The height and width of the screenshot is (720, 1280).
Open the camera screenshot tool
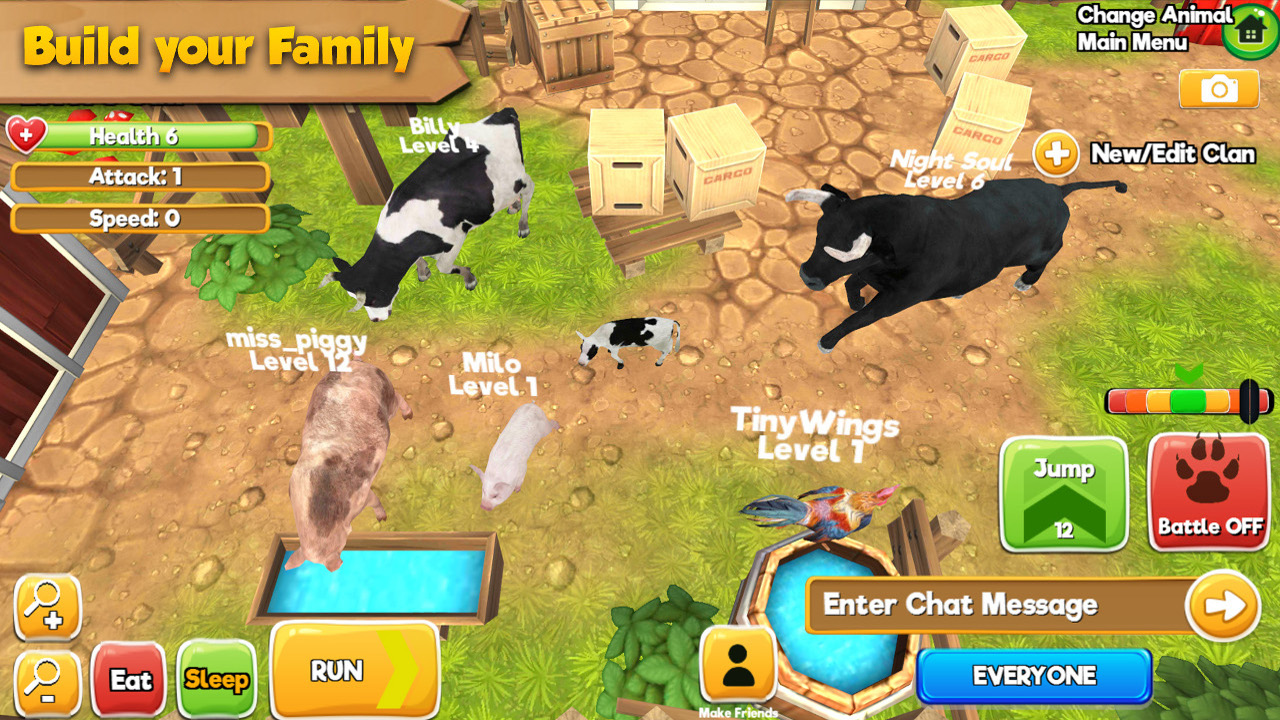(1218, 89)
